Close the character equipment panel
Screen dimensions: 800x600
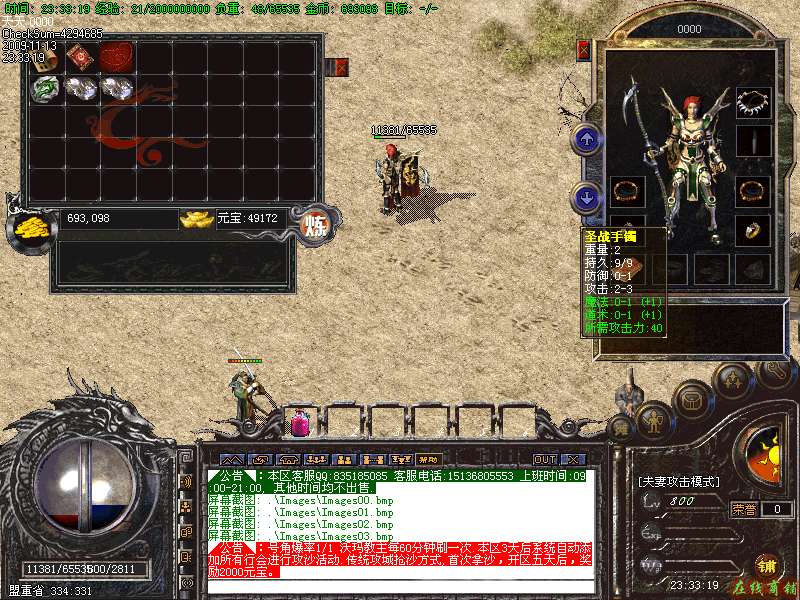pos(584,49)
